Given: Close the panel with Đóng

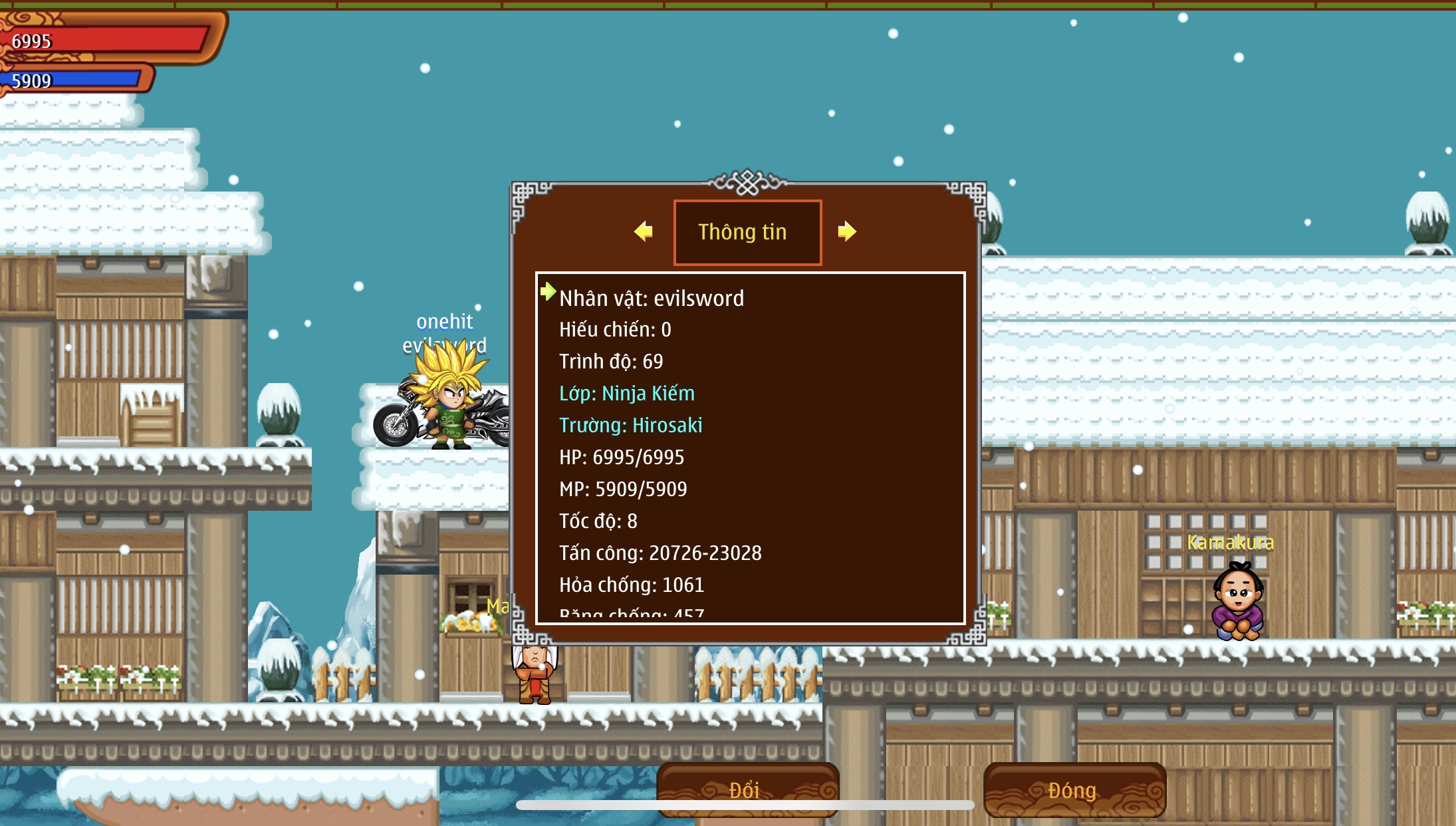Looking at the screenshot, I should point(1074,789).
